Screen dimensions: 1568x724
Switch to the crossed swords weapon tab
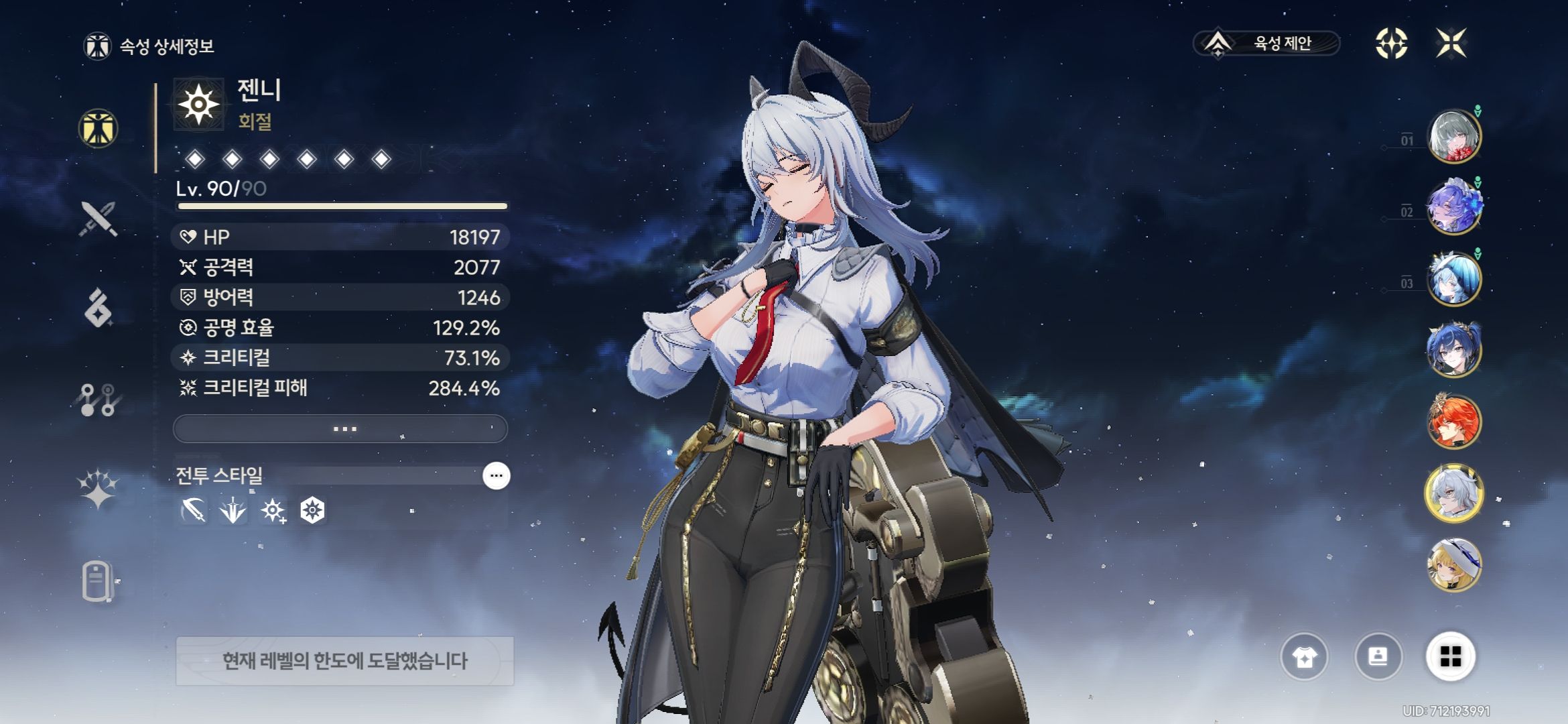click(x=99, y=219)
